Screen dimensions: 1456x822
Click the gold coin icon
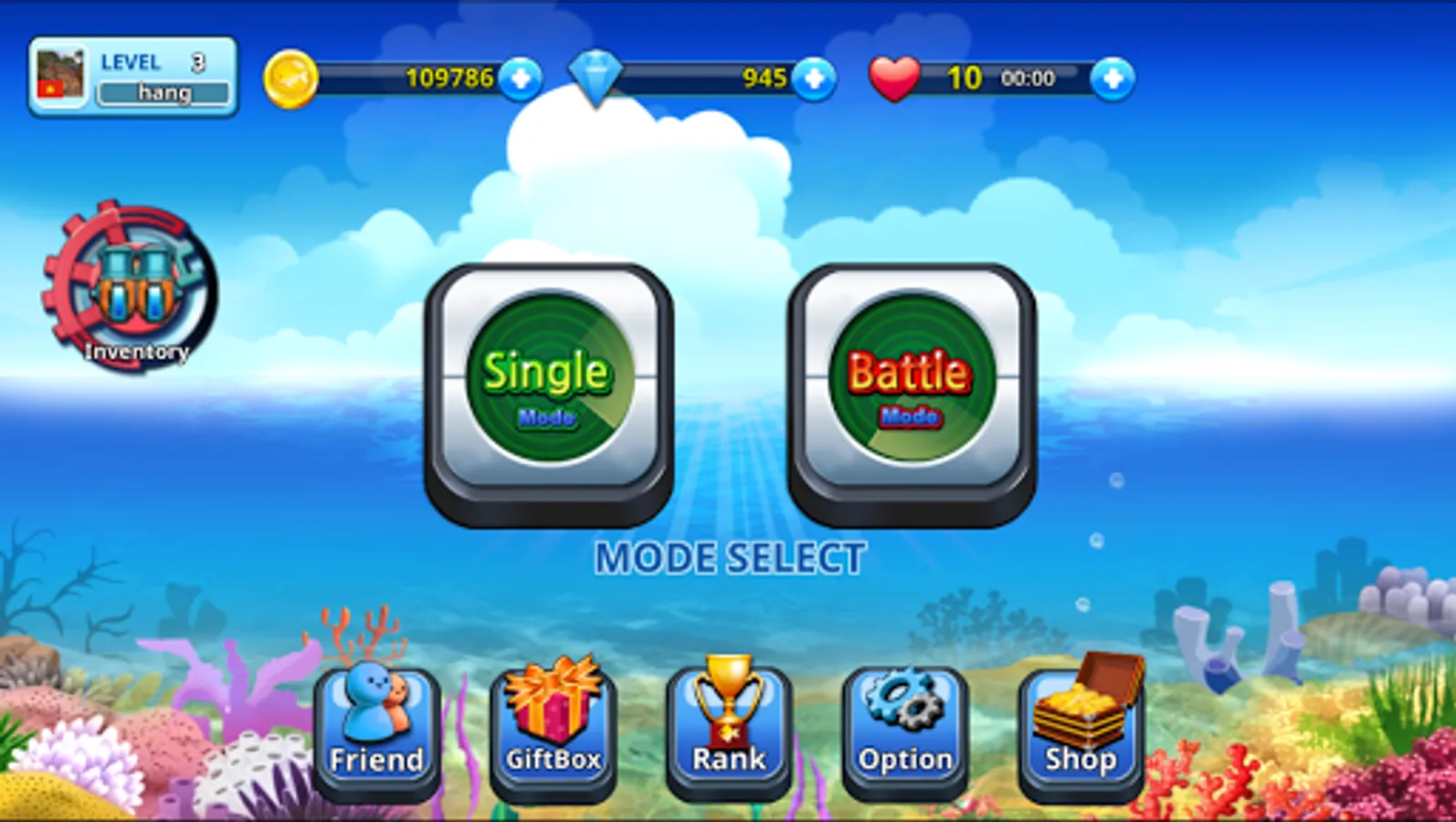point(291,79)
